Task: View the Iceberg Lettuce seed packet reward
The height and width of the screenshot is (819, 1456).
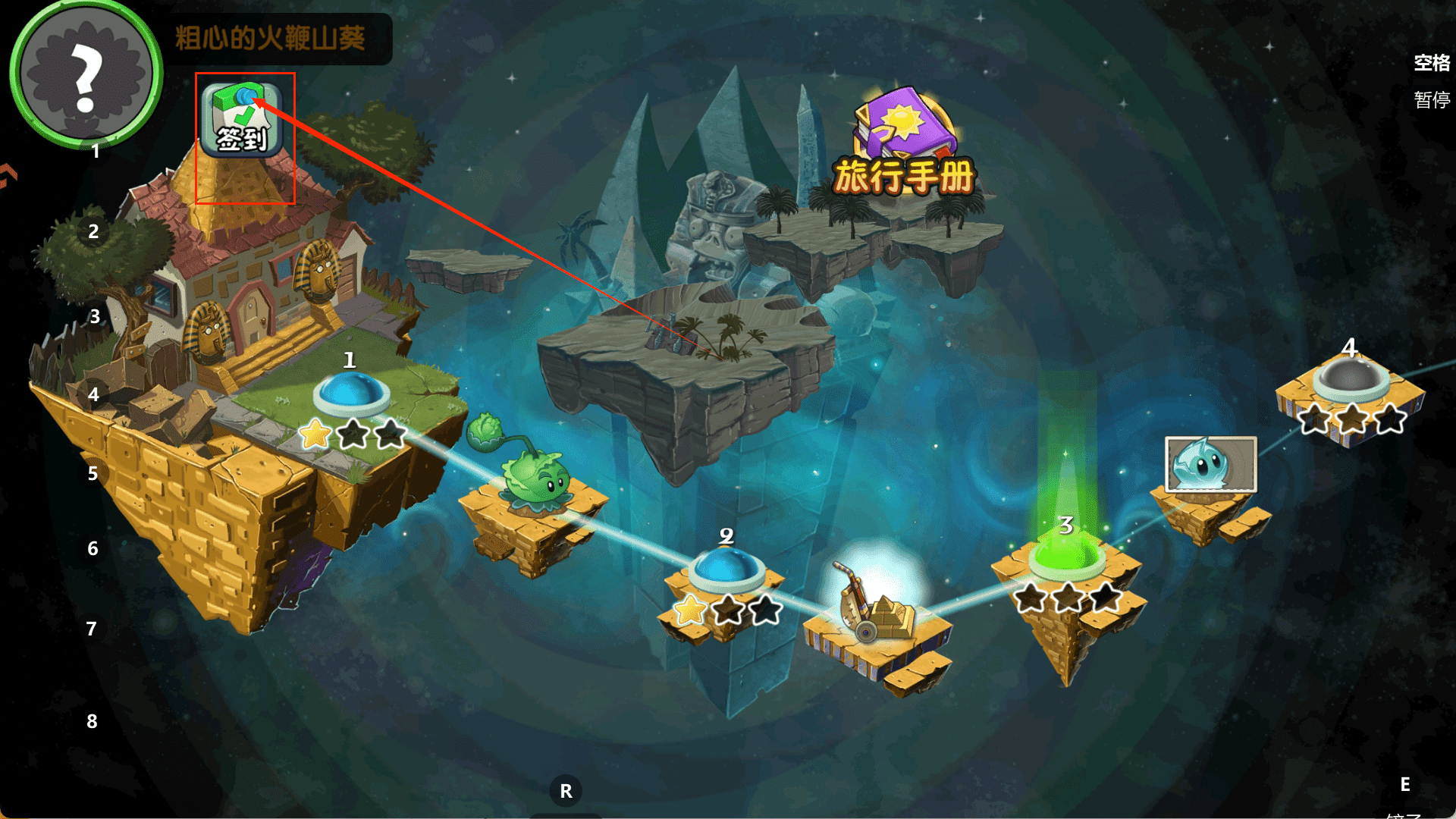Action: pos(1210,463)
